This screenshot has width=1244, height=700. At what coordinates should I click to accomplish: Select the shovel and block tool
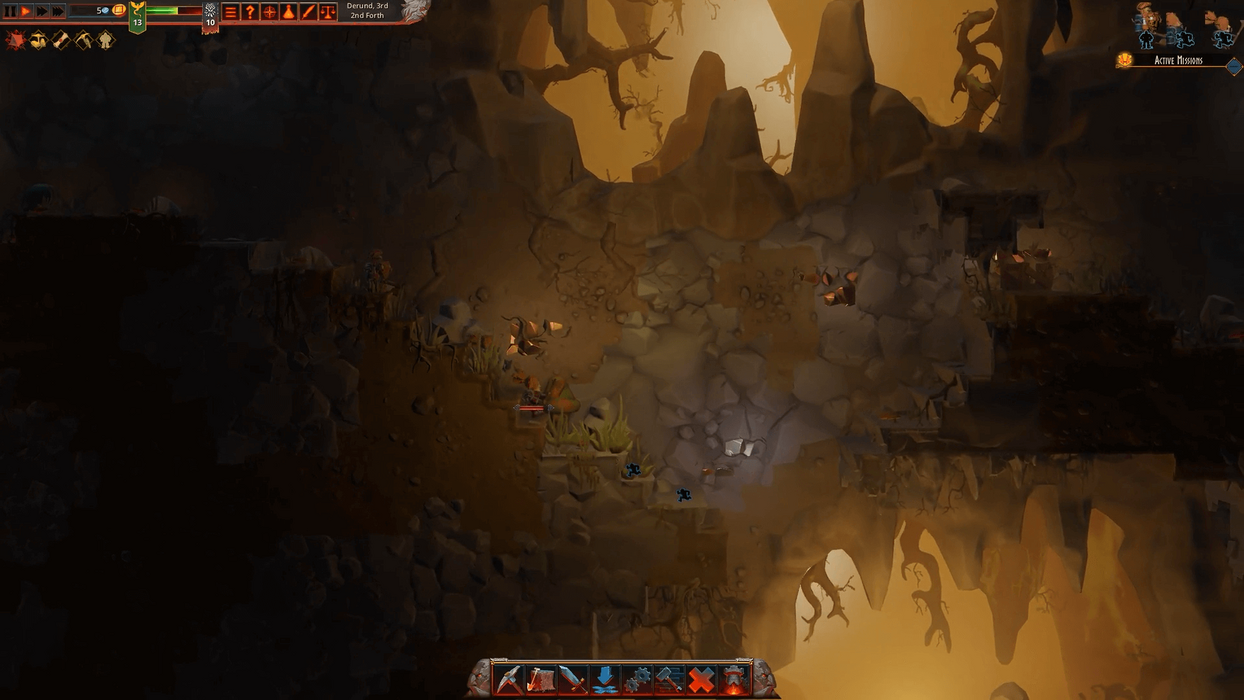541,679
